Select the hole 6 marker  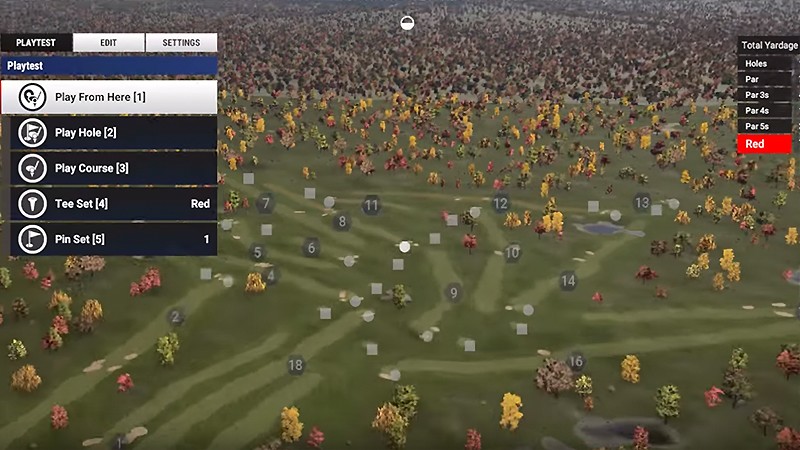tap(311, 247)
